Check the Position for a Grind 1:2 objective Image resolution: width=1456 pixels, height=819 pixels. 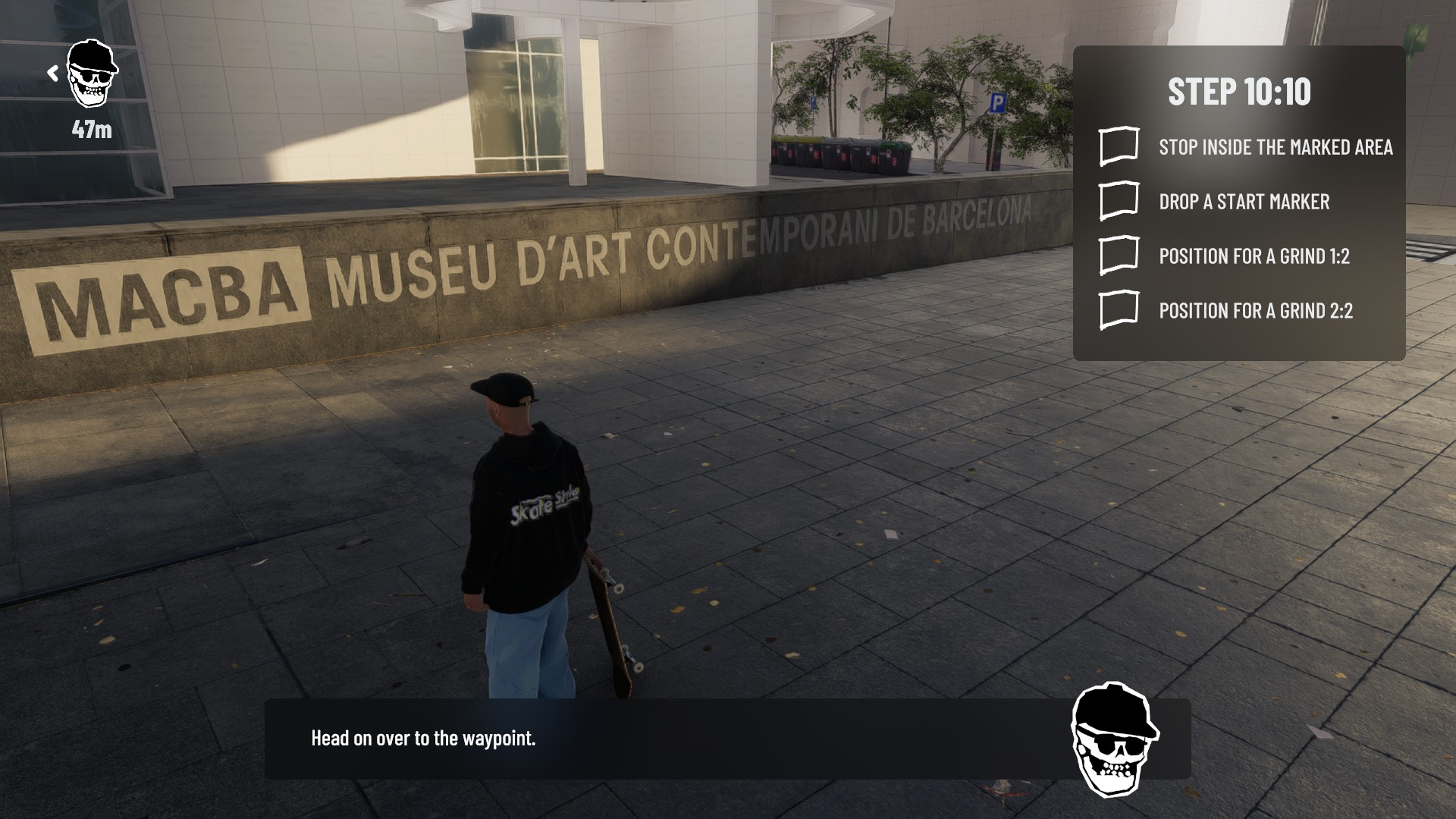[1119, 256]
